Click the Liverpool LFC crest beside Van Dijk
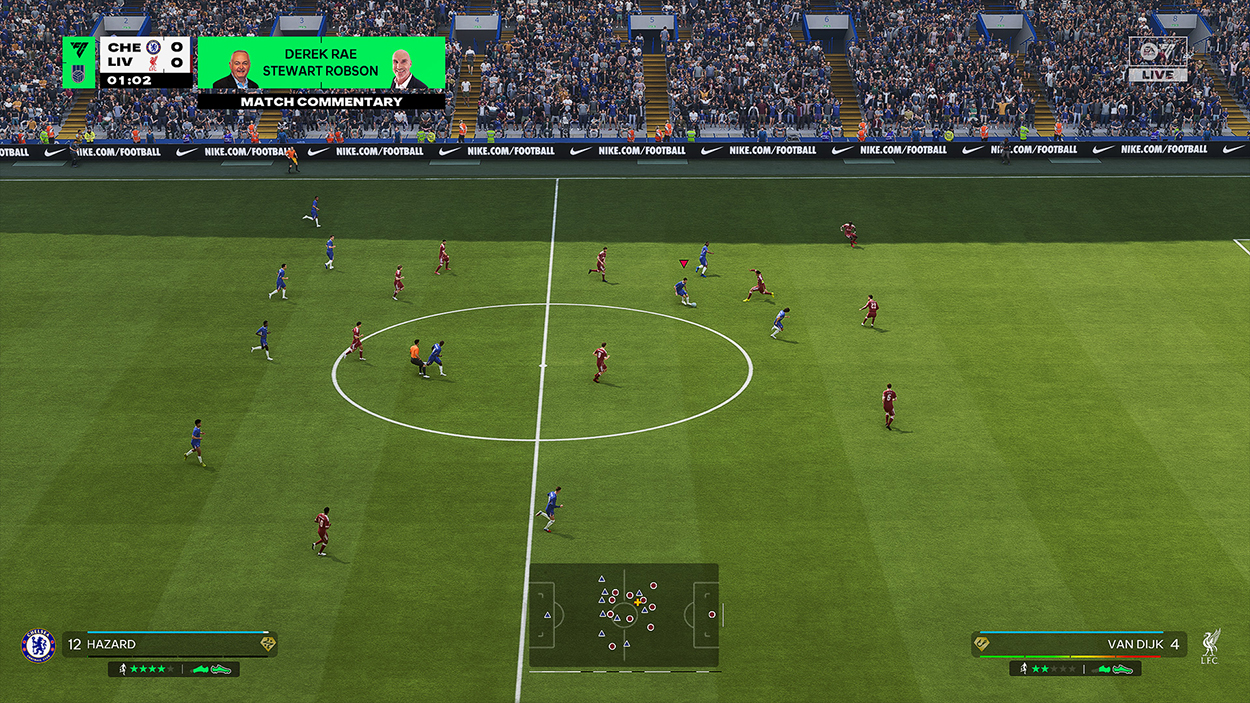The image size is (1250, 703). [x=1211, y=645]
